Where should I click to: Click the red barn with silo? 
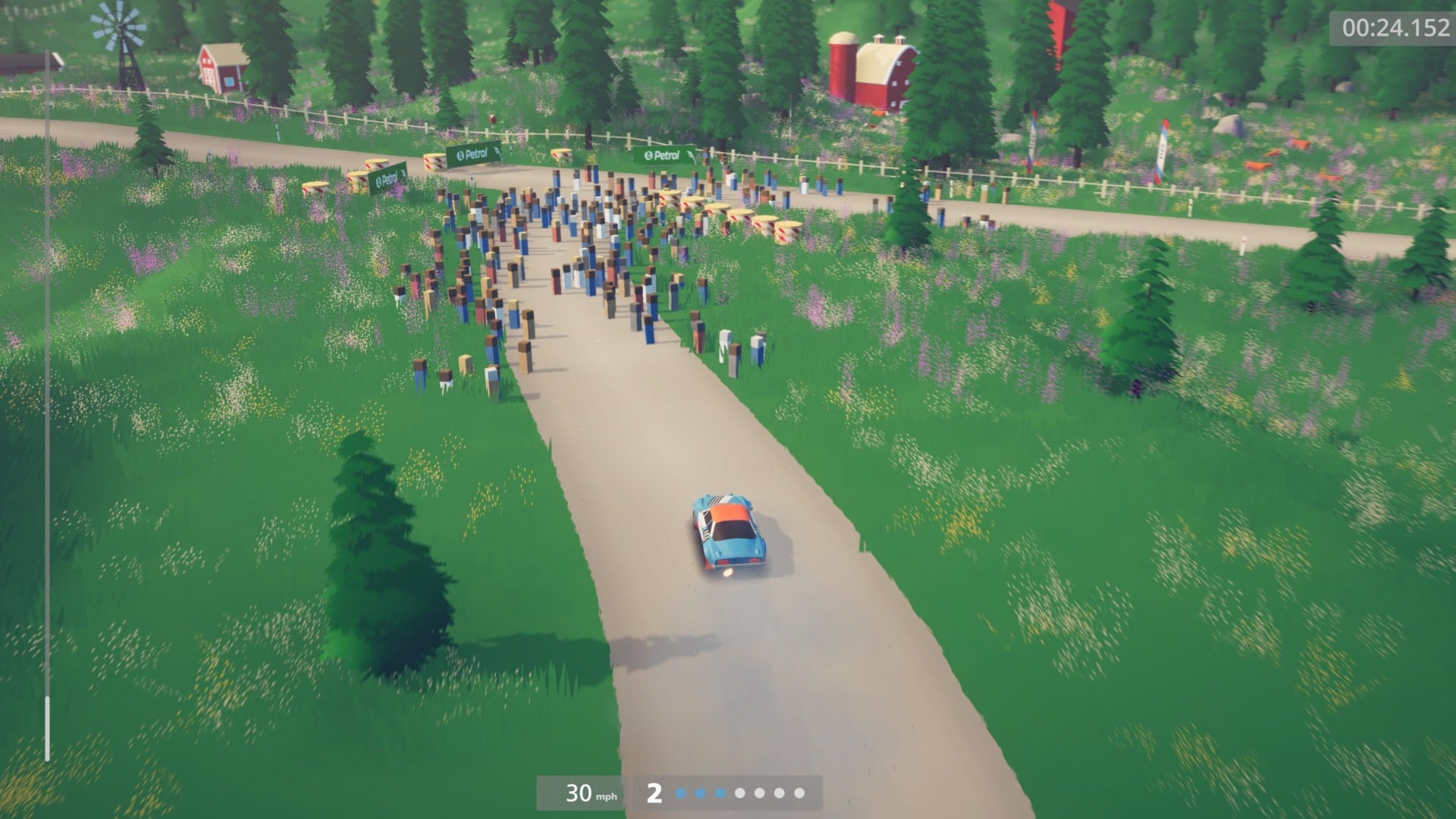(872, 64)
